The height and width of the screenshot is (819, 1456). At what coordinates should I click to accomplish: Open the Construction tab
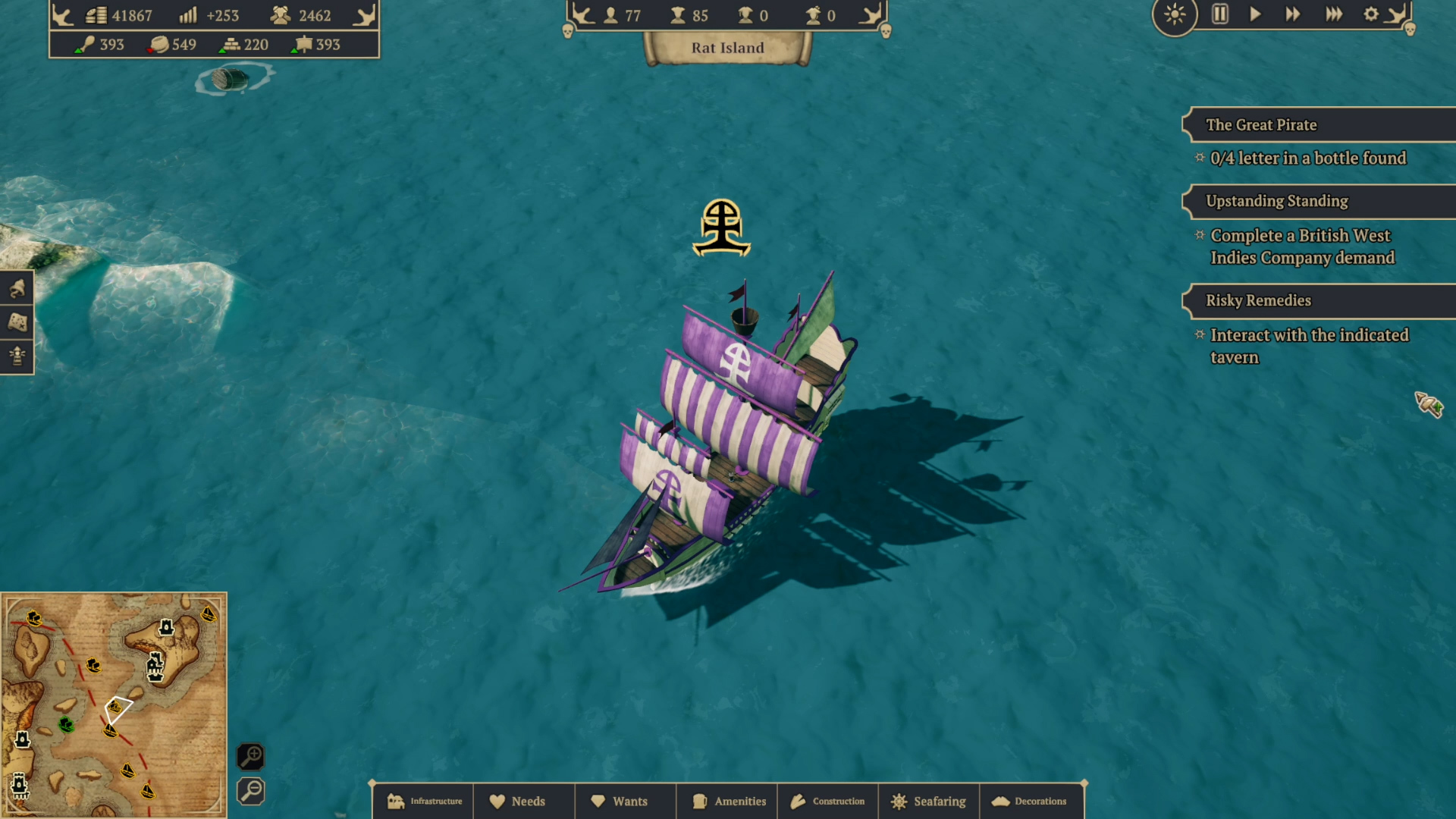pyautogui.click(x=828, y=801)
